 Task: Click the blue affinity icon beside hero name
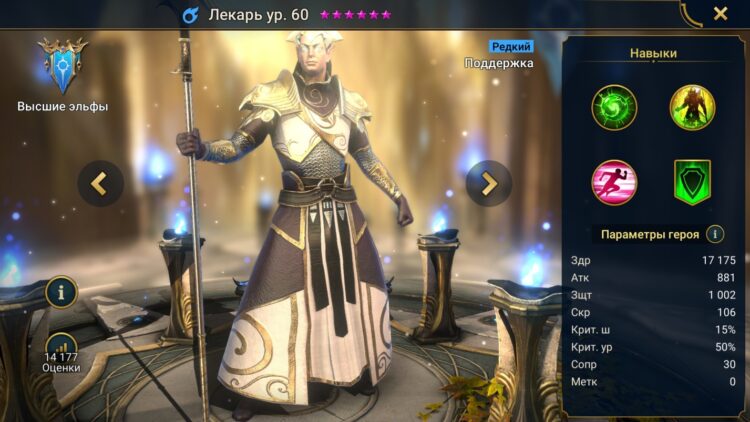pos(190,15)
